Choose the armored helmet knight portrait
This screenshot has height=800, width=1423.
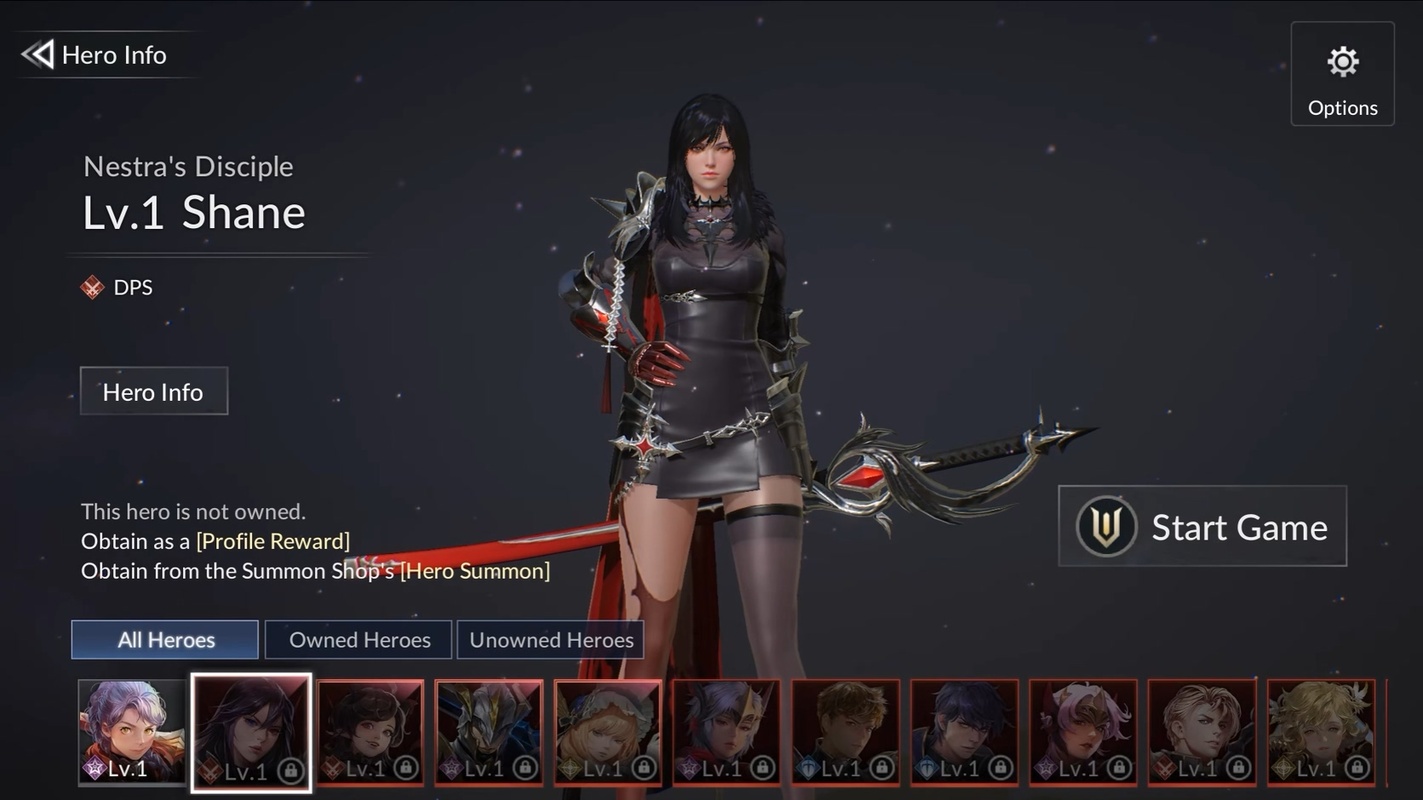pyautogui.click(x=489, y=732)
